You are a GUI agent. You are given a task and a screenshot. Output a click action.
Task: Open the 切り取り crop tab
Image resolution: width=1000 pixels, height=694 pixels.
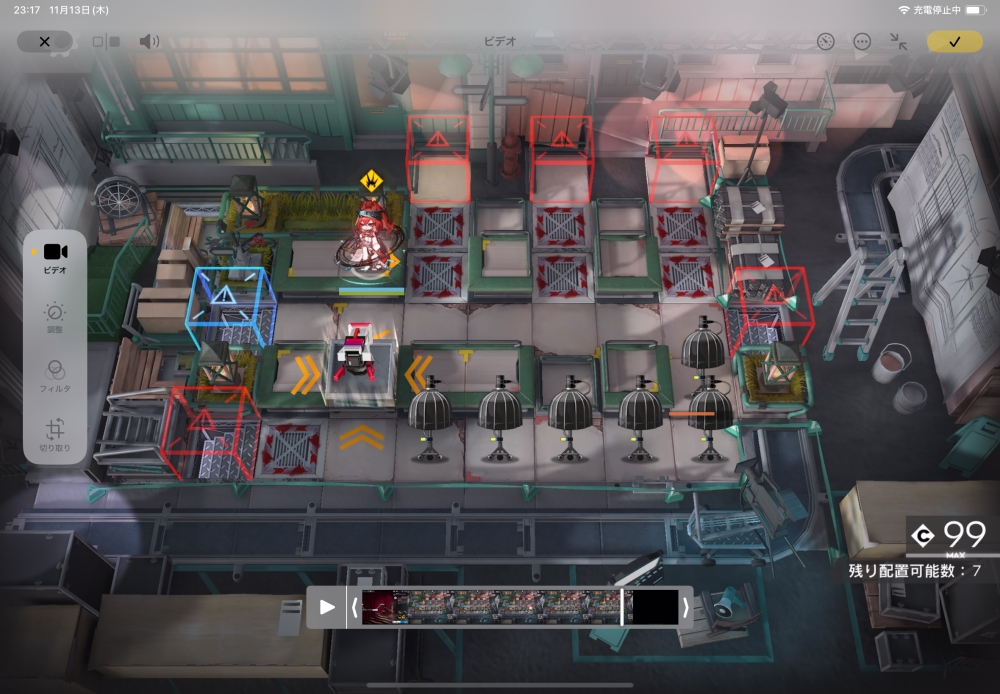tap(55, 432)
